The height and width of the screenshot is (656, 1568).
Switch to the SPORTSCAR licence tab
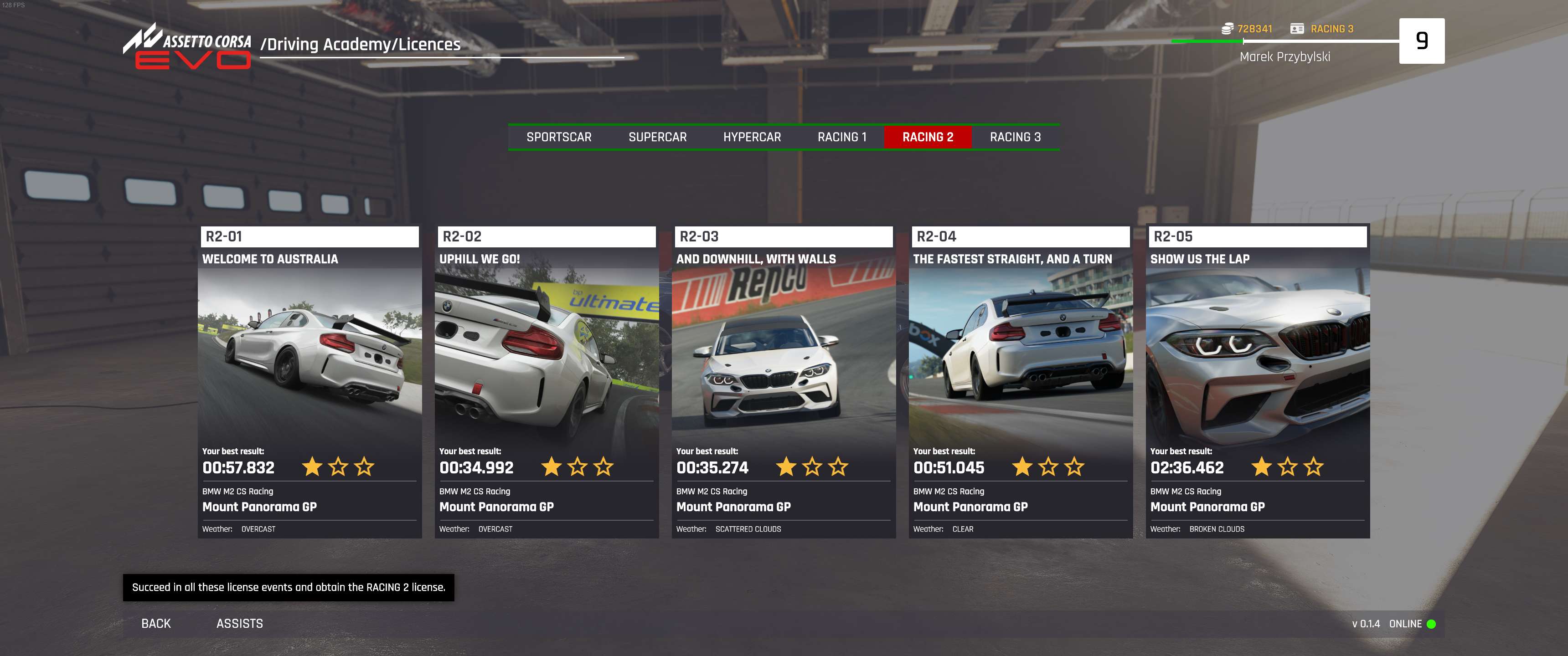tap(558, 137)
